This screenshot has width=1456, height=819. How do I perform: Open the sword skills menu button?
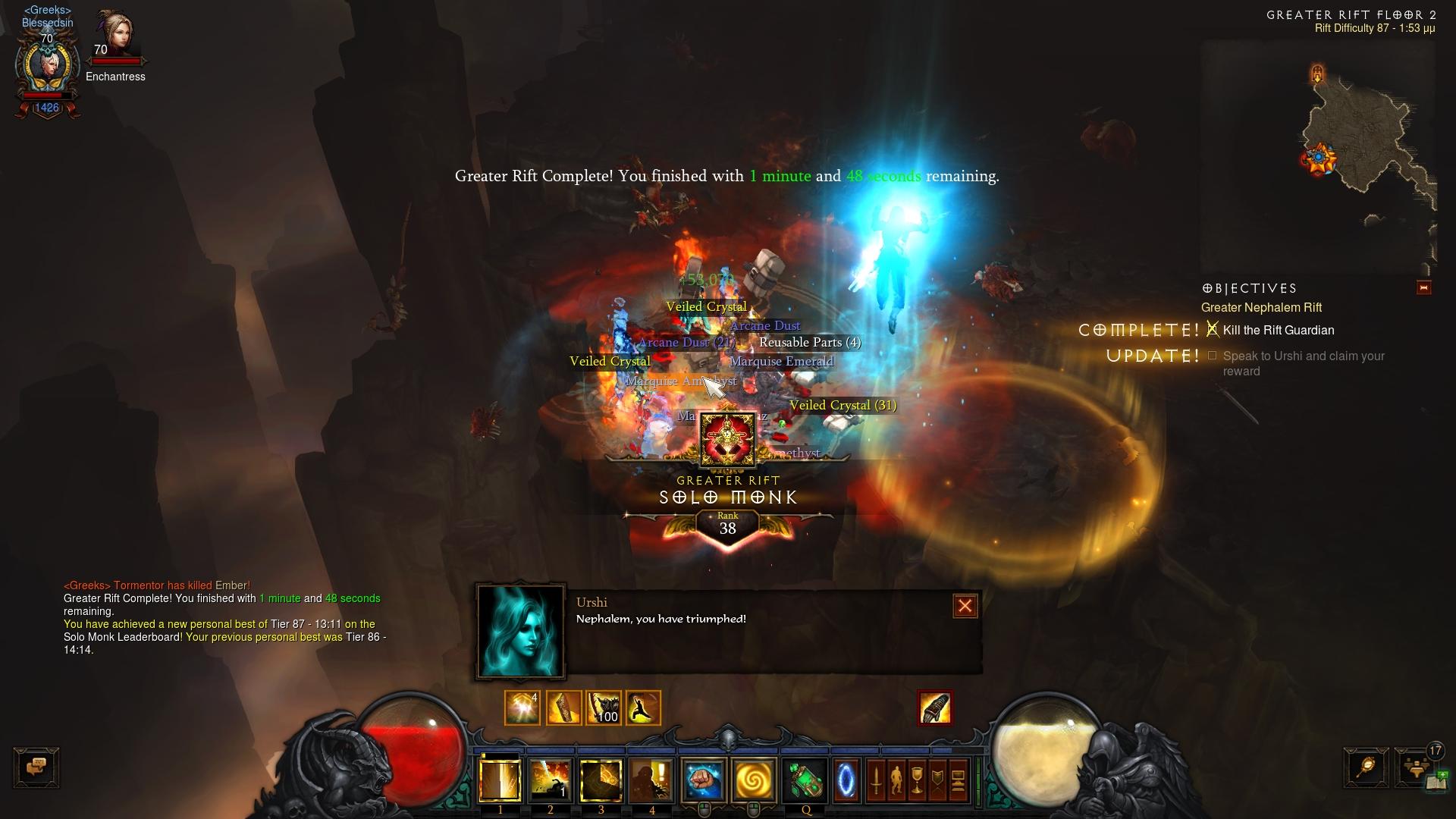[x=876, y=780]
